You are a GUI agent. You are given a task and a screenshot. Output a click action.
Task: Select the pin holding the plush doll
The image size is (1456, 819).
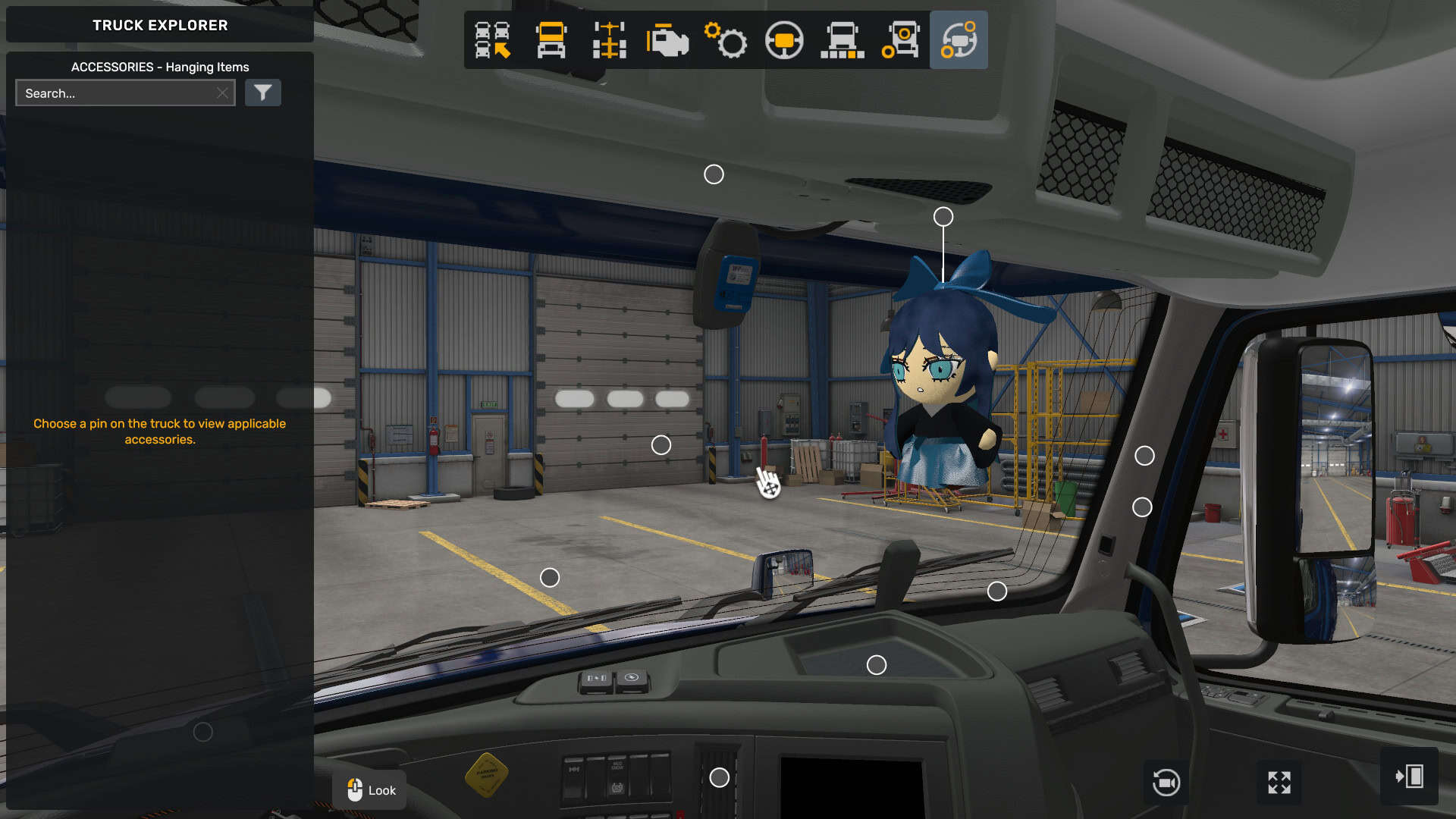pos(943,217)
